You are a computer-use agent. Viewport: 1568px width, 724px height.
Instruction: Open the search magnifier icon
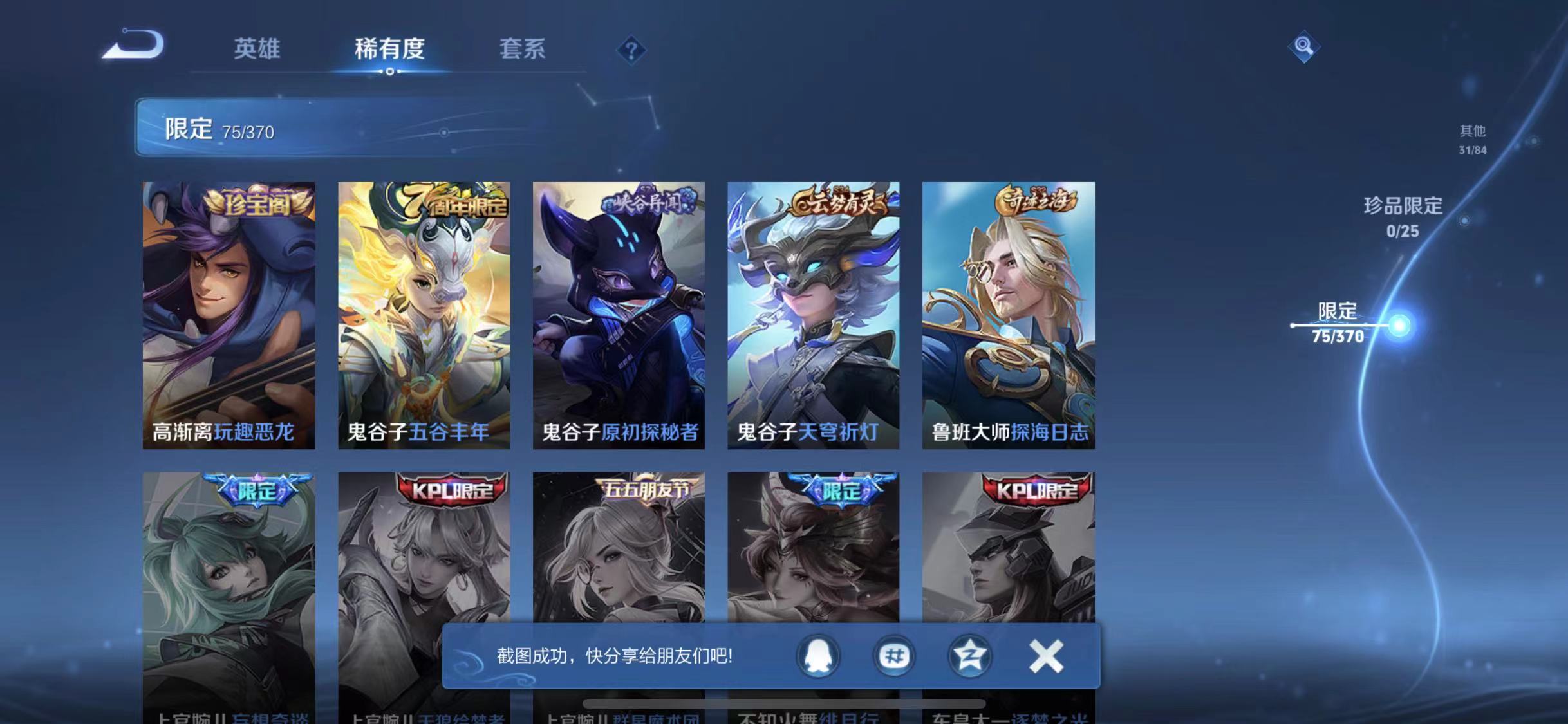[1305, 46]
